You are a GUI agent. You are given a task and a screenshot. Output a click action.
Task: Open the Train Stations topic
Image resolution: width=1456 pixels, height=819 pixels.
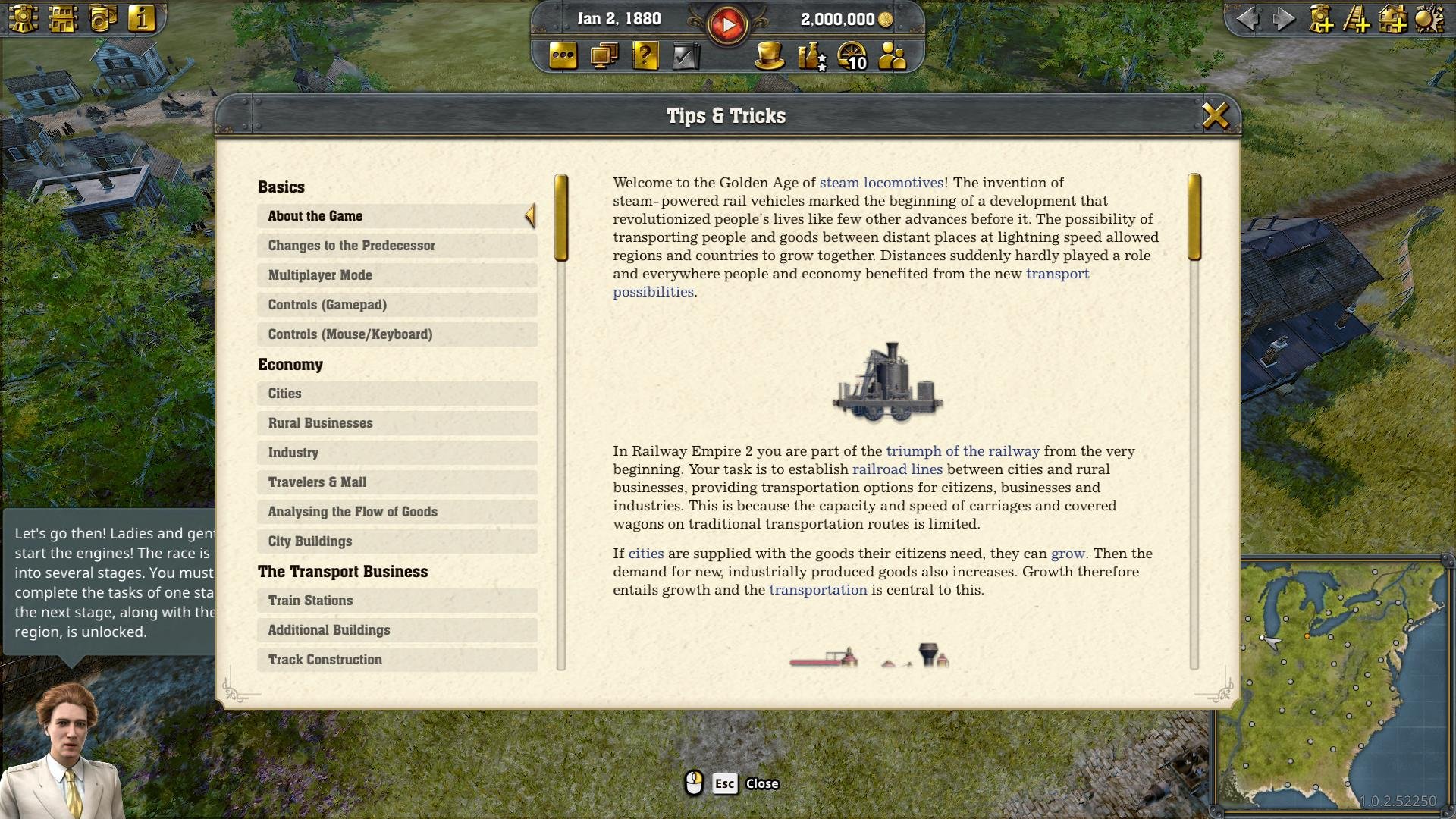click(x=396, y=601)
